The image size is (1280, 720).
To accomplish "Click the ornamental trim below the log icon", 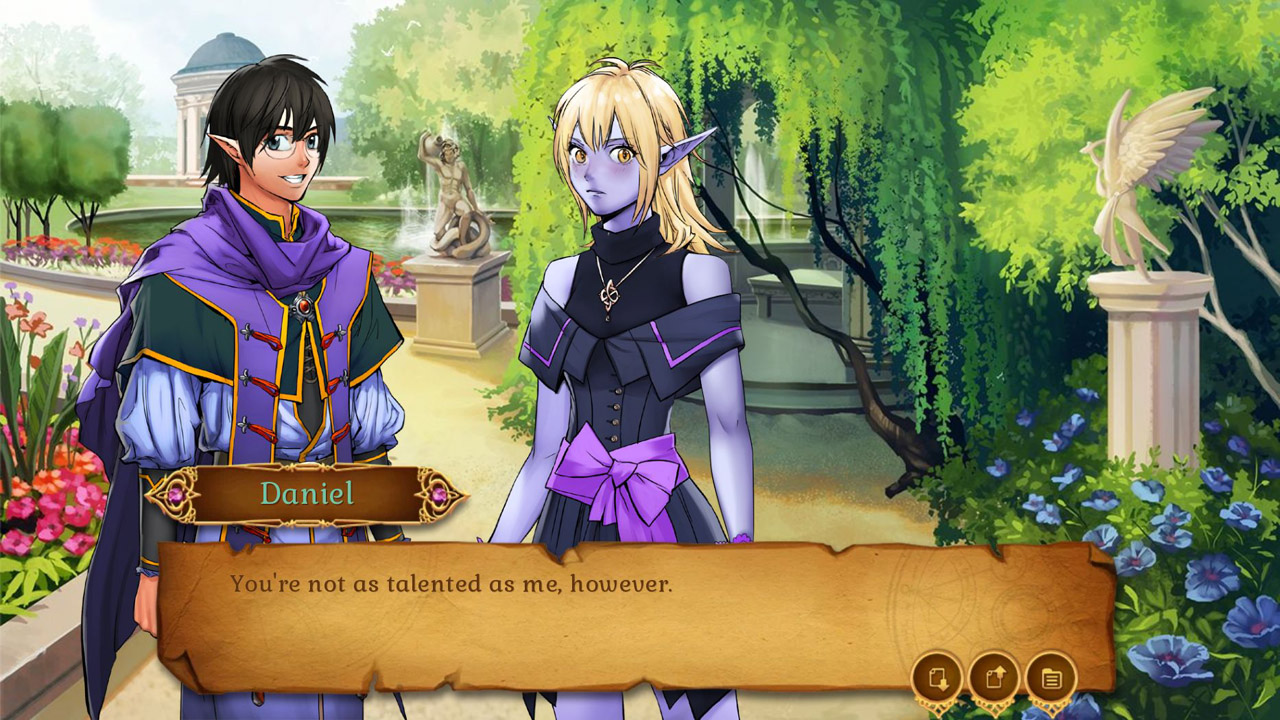I will (1051, 707).
